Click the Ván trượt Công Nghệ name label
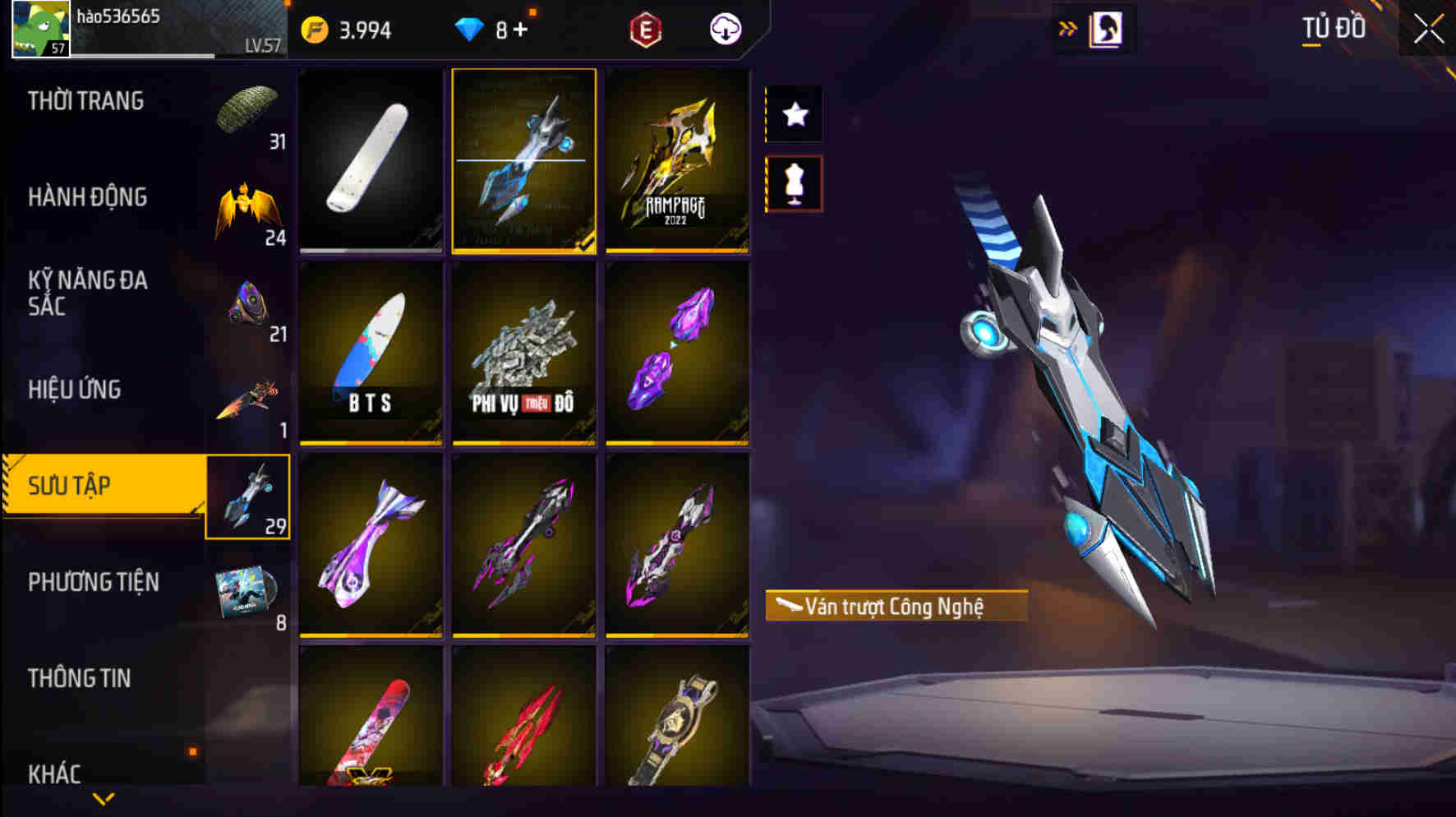Screen dimensions: 1456x817 click(895, 605)
